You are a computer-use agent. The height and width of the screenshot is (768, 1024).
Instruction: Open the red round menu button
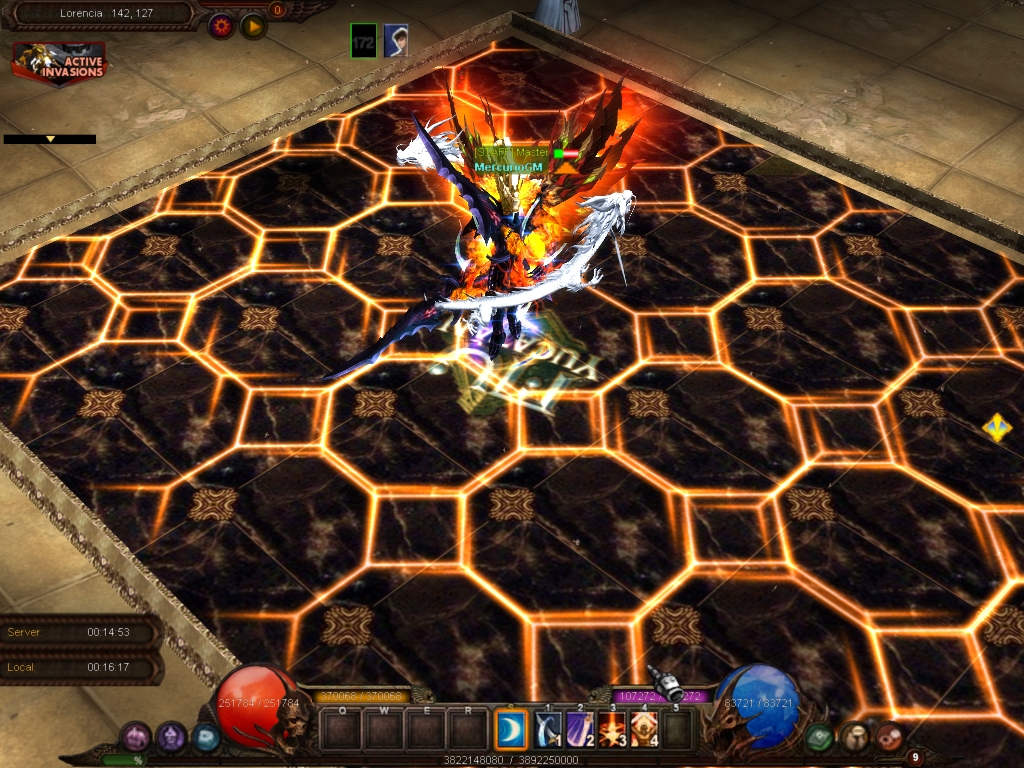pos(888,737)
